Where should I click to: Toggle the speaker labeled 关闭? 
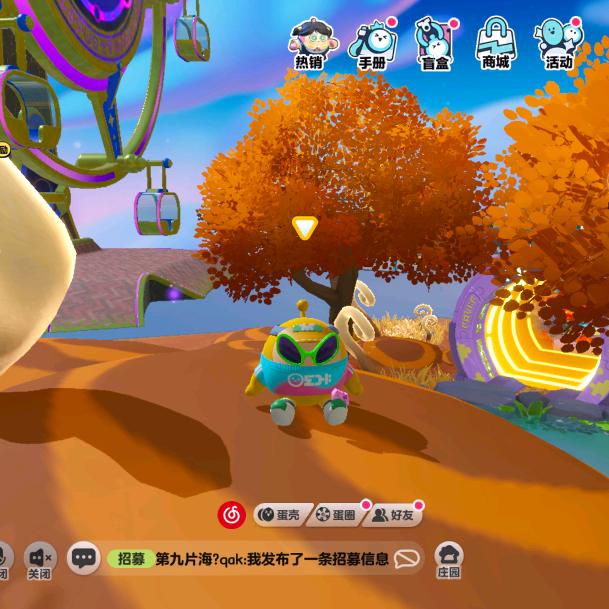pyautogui.click(x=40, y=560)
